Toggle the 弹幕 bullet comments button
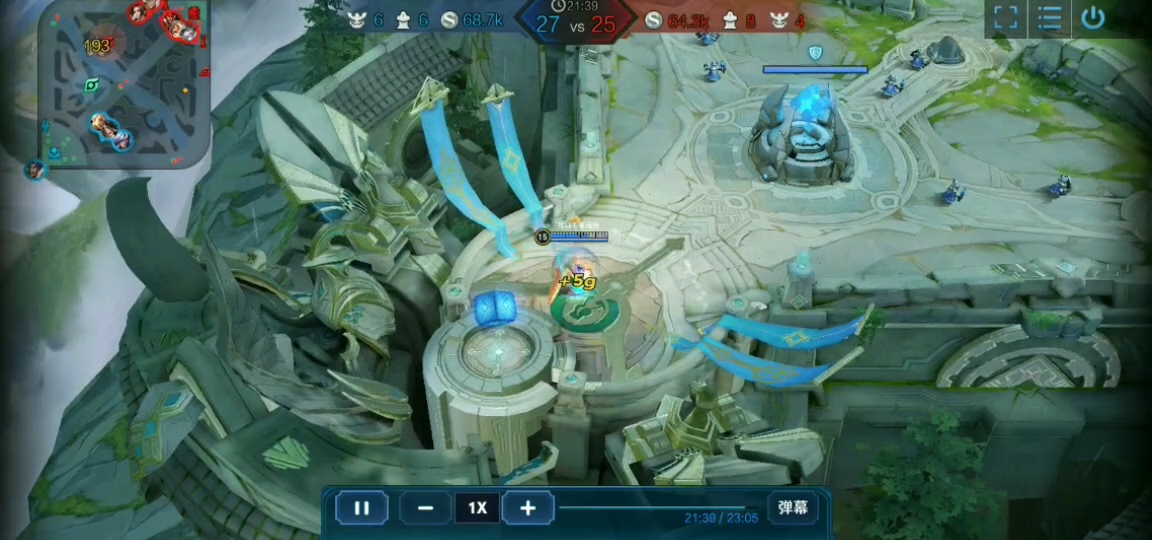This screenshot has height=540, width=1152. coord(793,508)
